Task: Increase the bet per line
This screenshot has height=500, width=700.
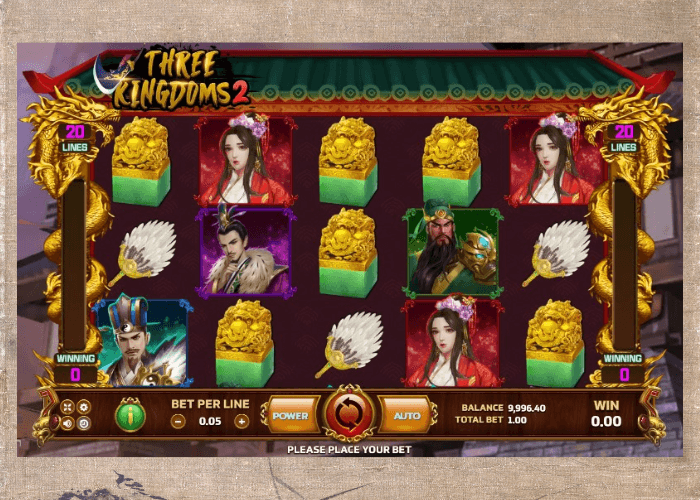Action: tap(241, 421)
